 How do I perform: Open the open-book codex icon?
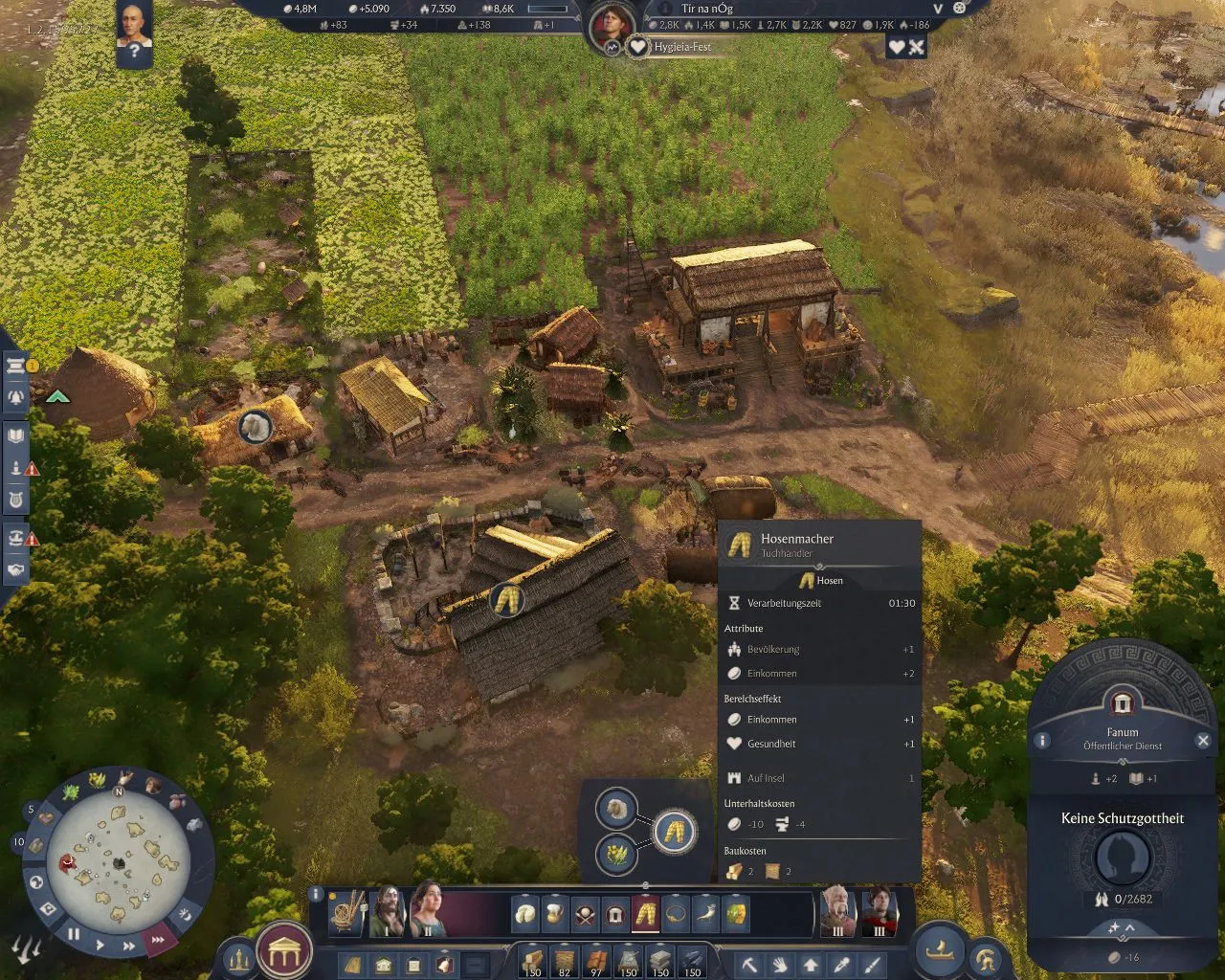16,436
